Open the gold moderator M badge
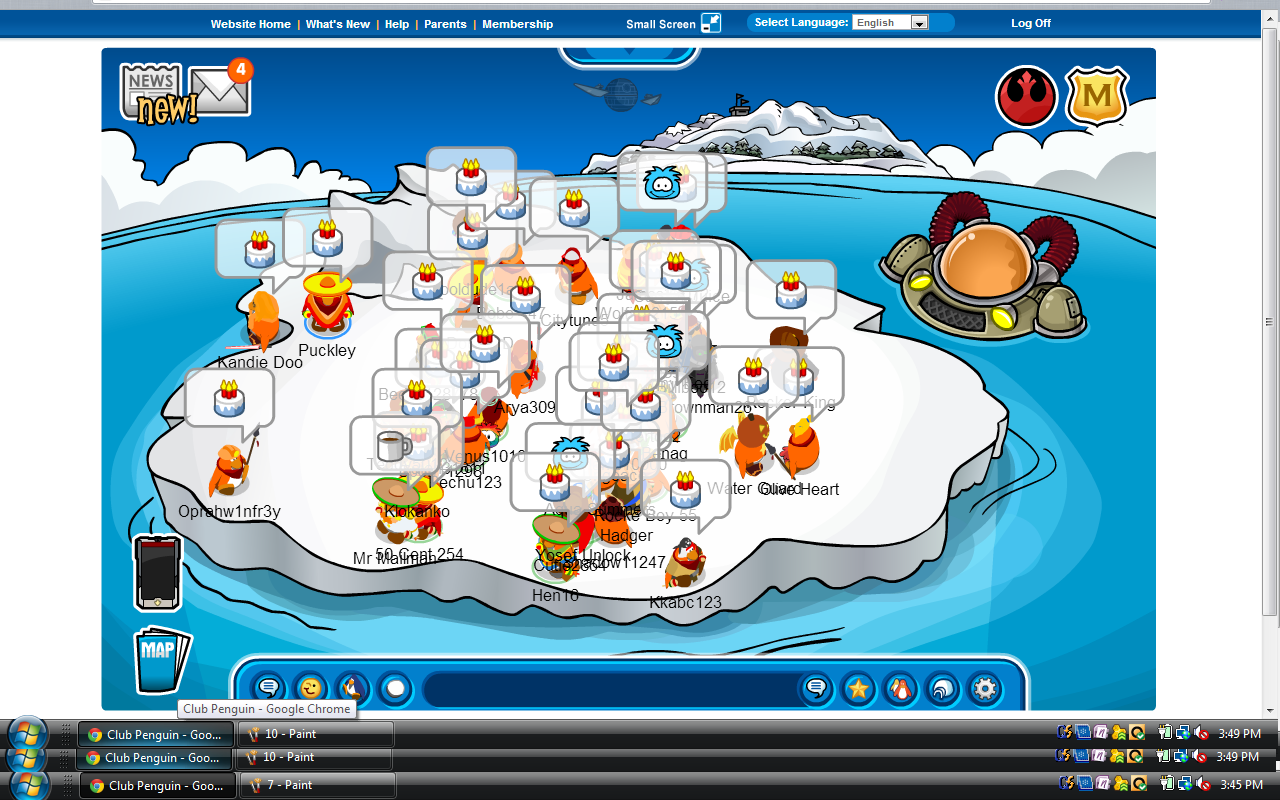The image size is (1280, 800). [1097, 97]
